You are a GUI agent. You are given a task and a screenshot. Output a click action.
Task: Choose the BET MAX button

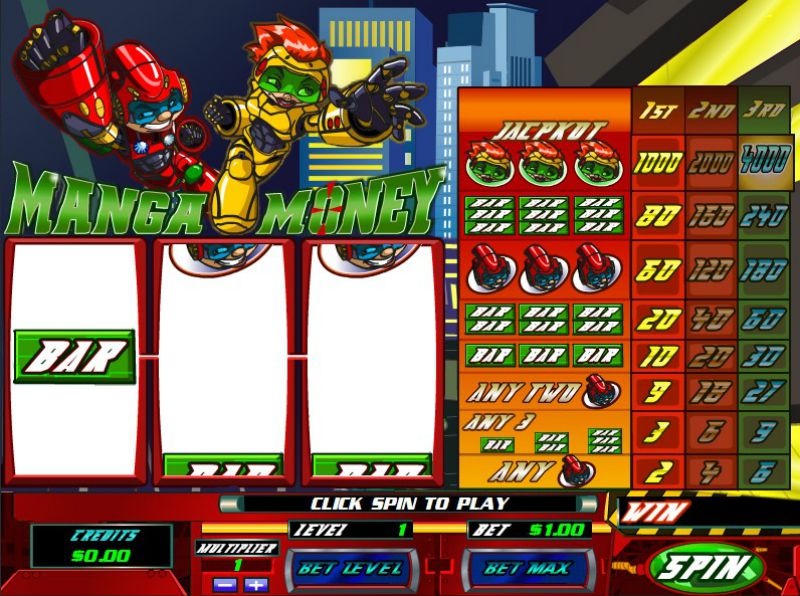(x=526, y=569)
